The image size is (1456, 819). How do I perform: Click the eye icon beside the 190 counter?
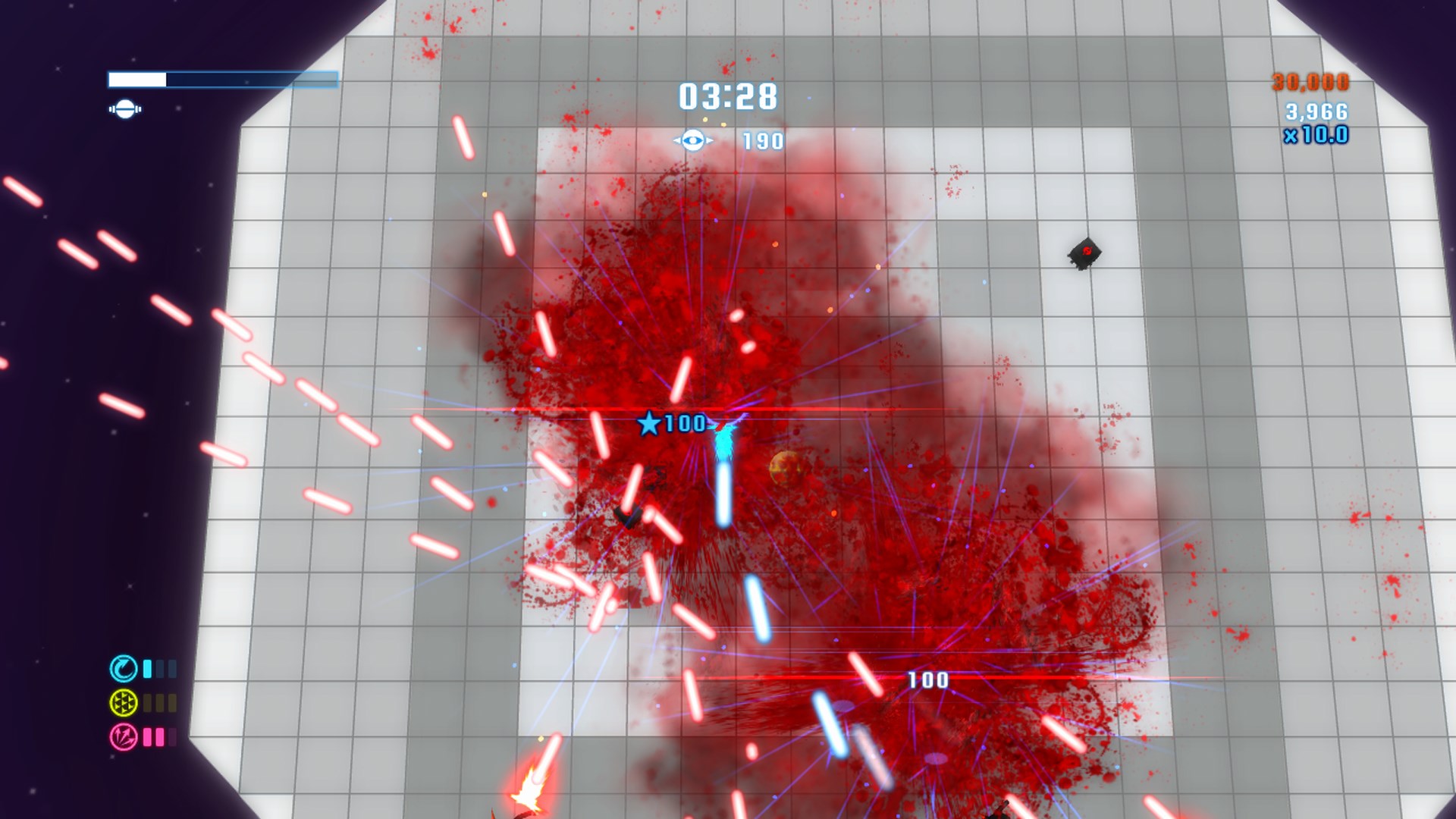point(692,140)
